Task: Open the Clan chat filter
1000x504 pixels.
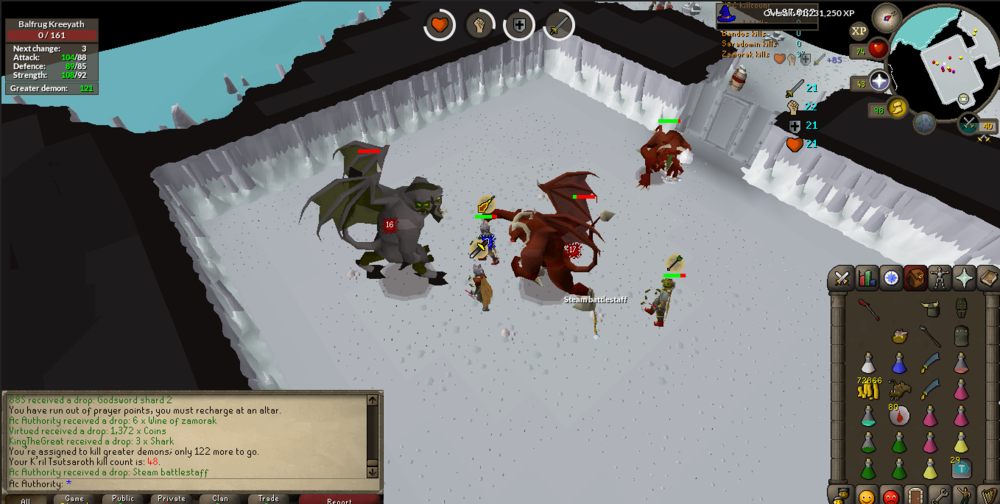Action: click(x=220, y=498)
